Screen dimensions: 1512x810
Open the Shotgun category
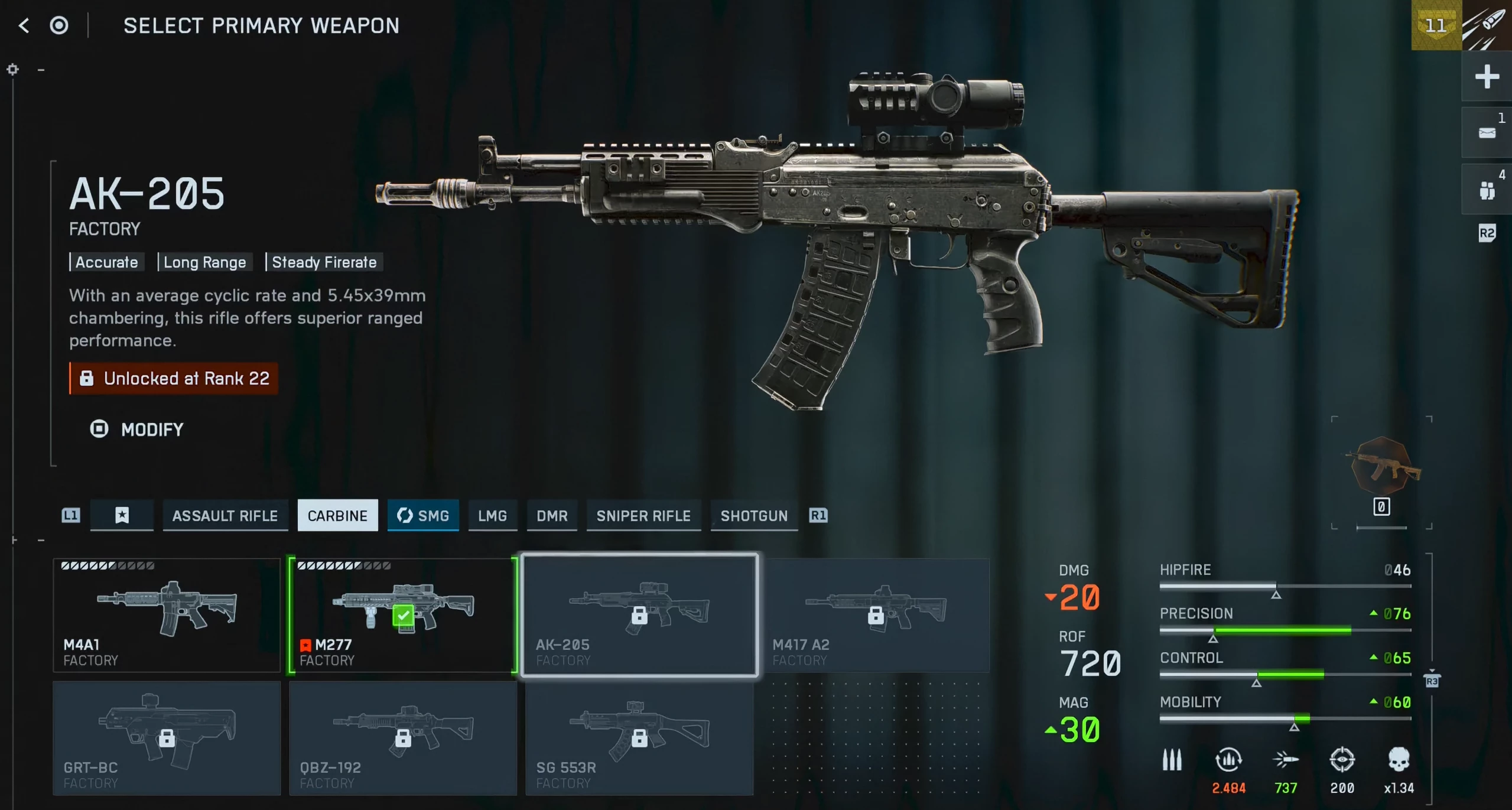tap(754, 516)
